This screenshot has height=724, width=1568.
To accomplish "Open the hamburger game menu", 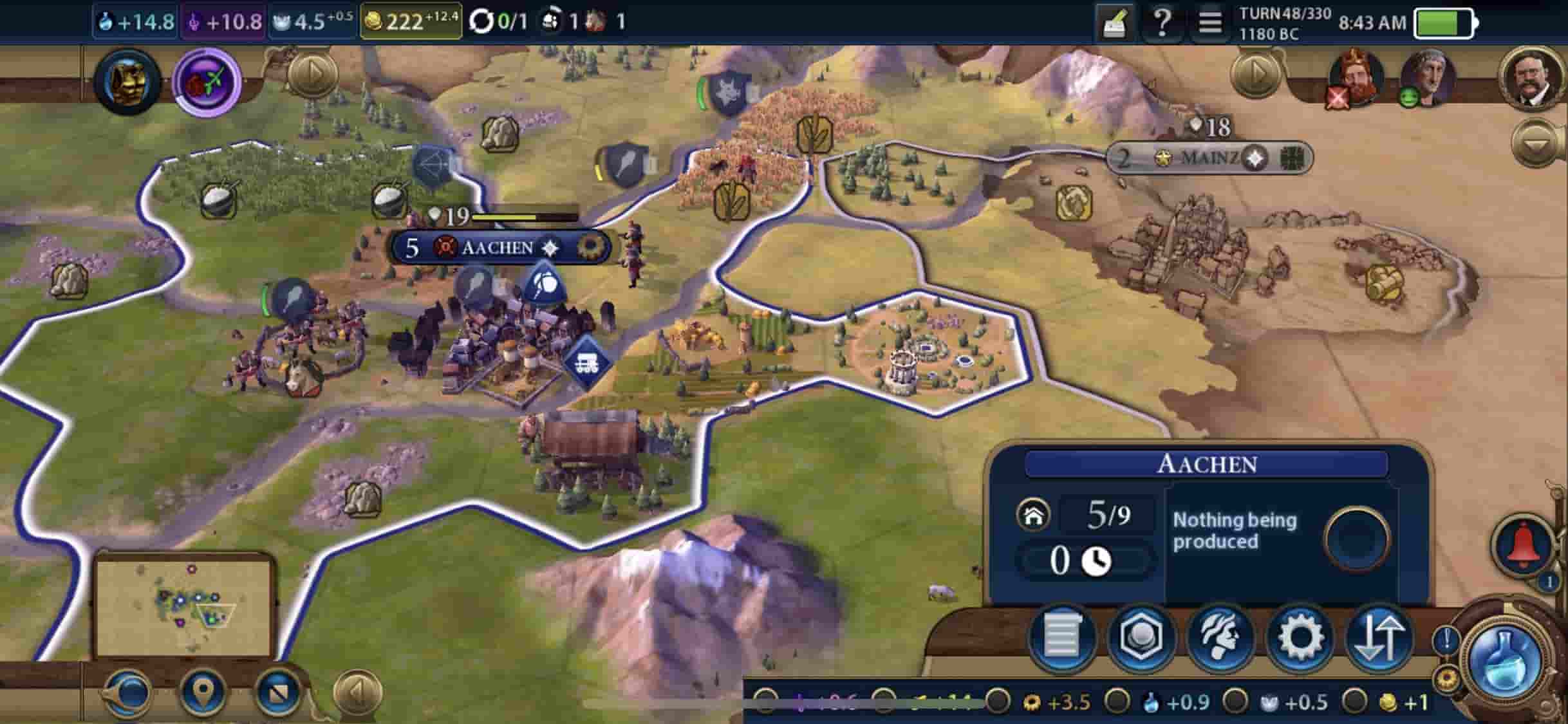I will [1209, 23].
